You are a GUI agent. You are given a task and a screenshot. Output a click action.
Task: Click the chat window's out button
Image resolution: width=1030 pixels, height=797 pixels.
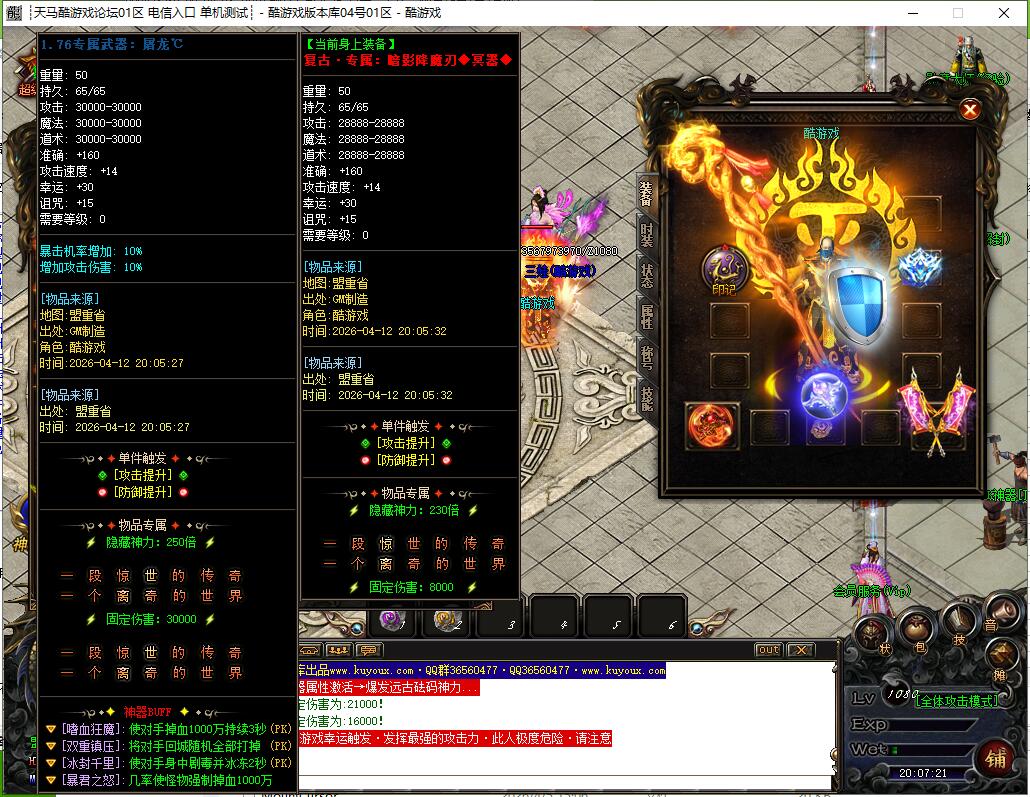click(768, 650)
